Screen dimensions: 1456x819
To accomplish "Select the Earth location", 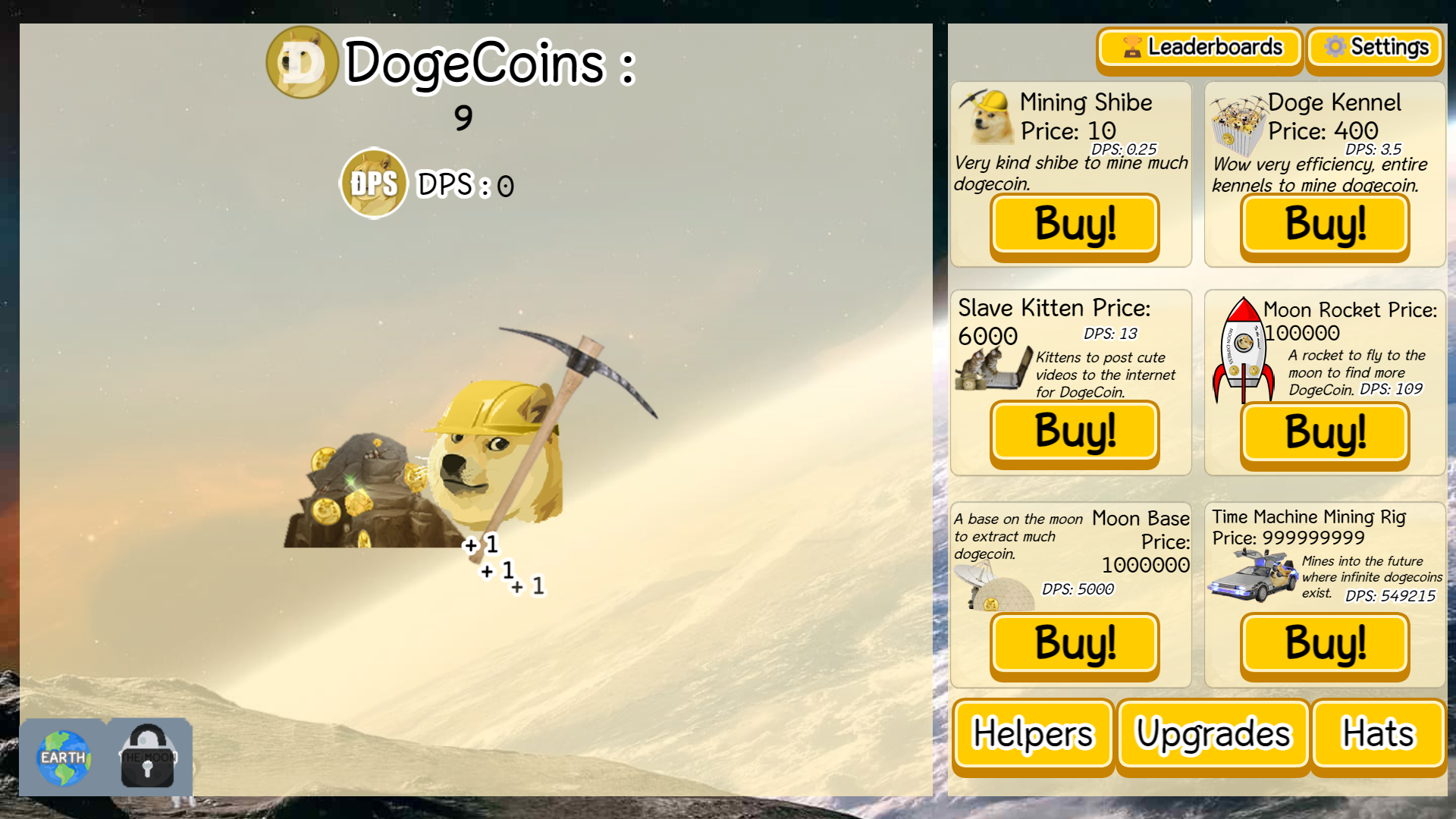I will (x=64, y=757).
